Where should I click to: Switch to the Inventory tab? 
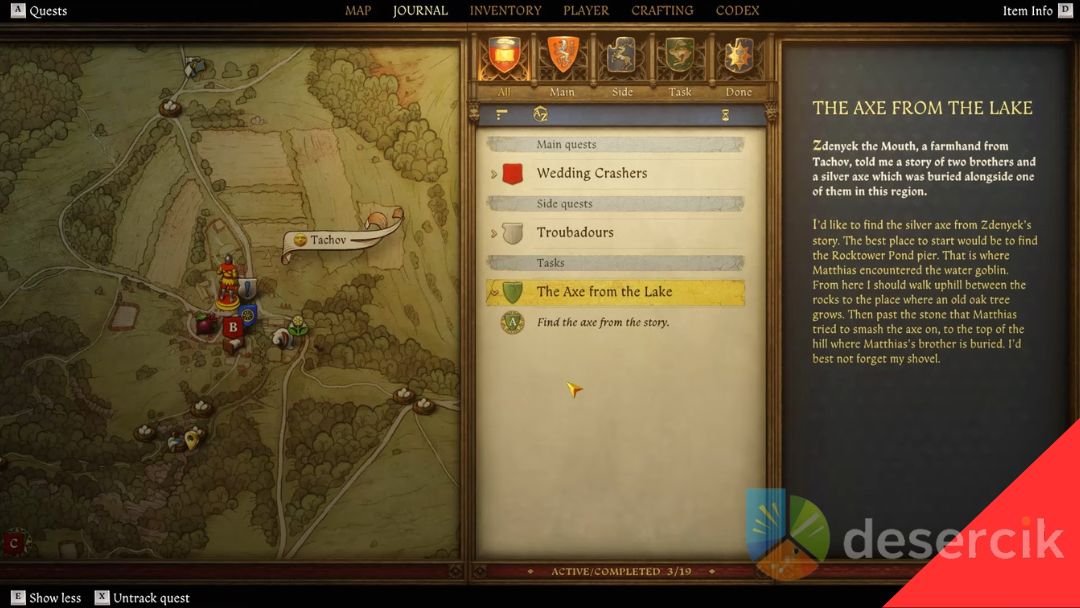(505, 11)
